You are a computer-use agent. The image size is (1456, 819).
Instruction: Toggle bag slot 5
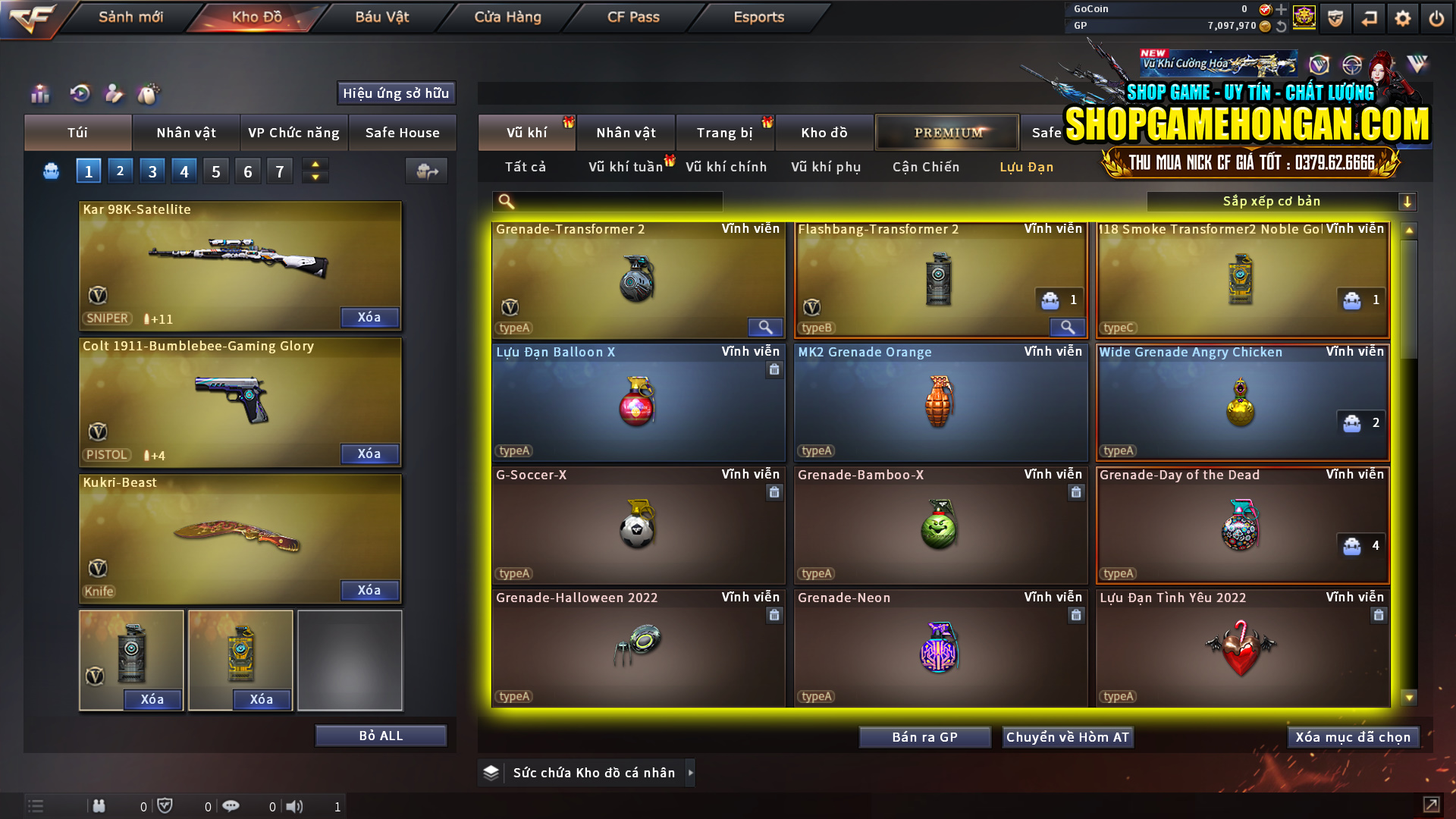tap(215, 171)
